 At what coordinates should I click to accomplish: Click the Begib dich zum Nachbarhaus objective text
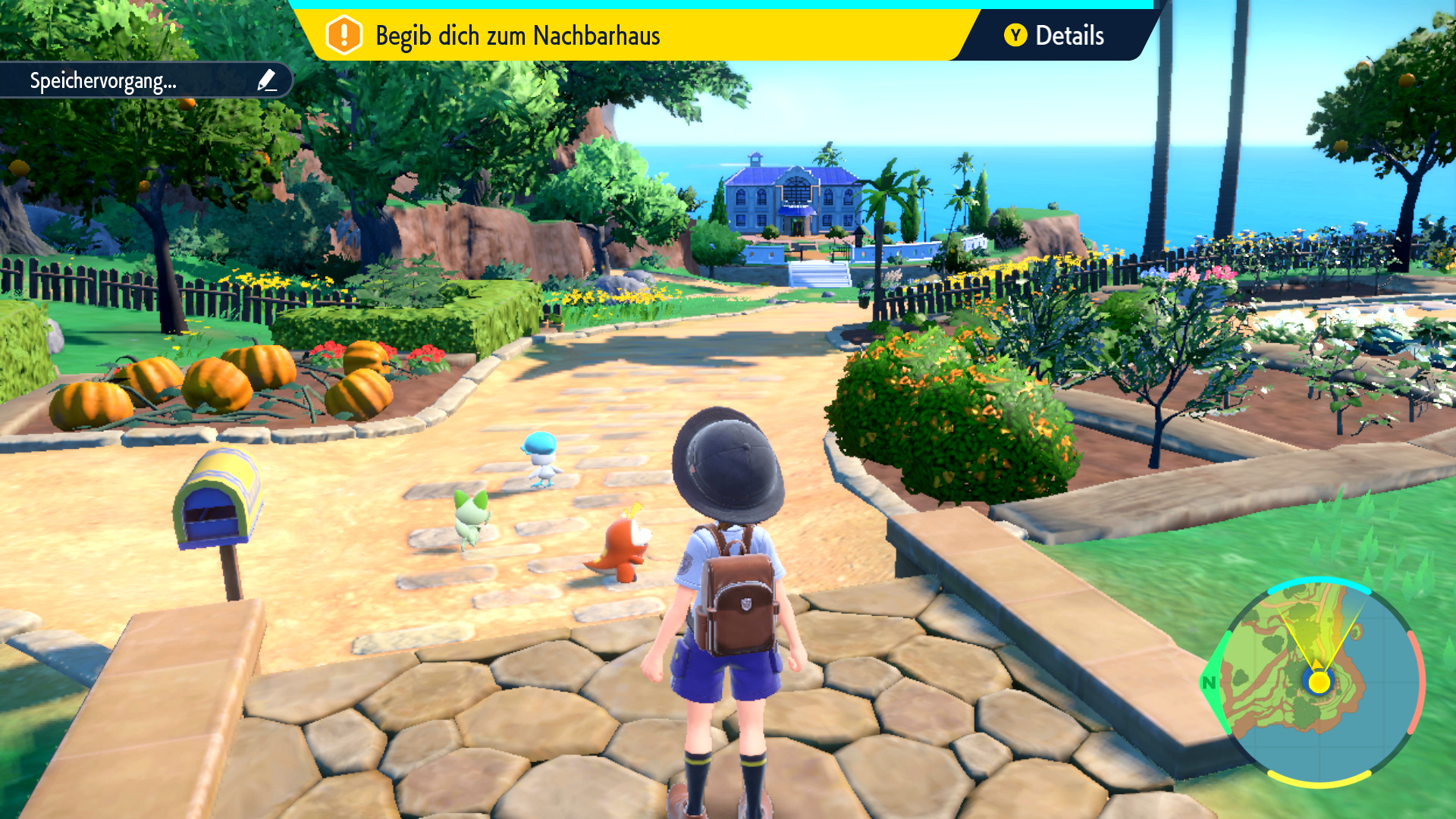(x=520, y=34)
